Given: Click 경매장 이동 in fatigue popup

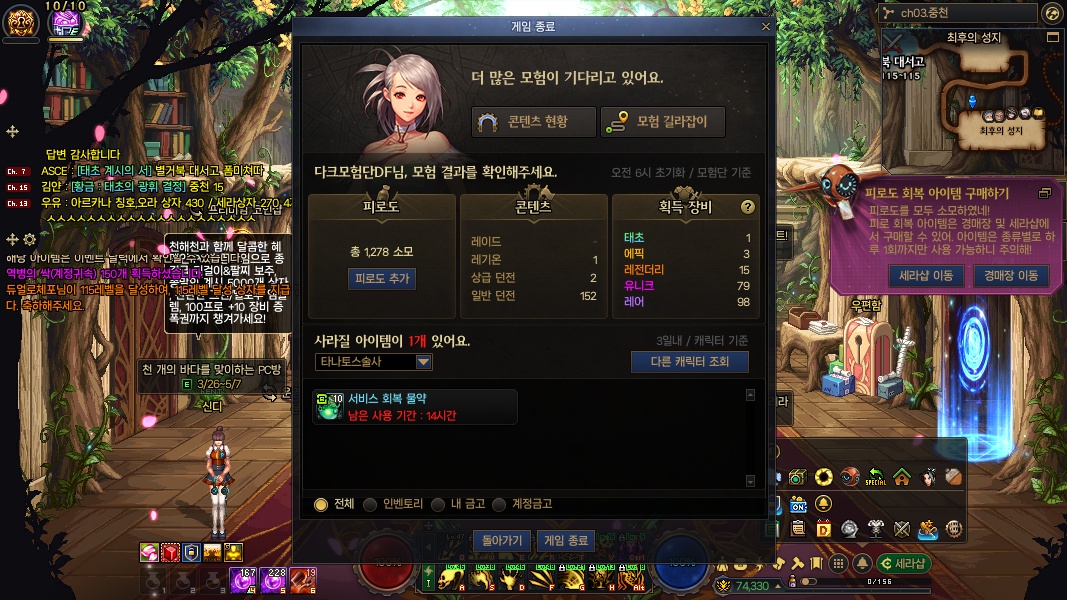Looking at the screenshot, I should pos(1011,276).
